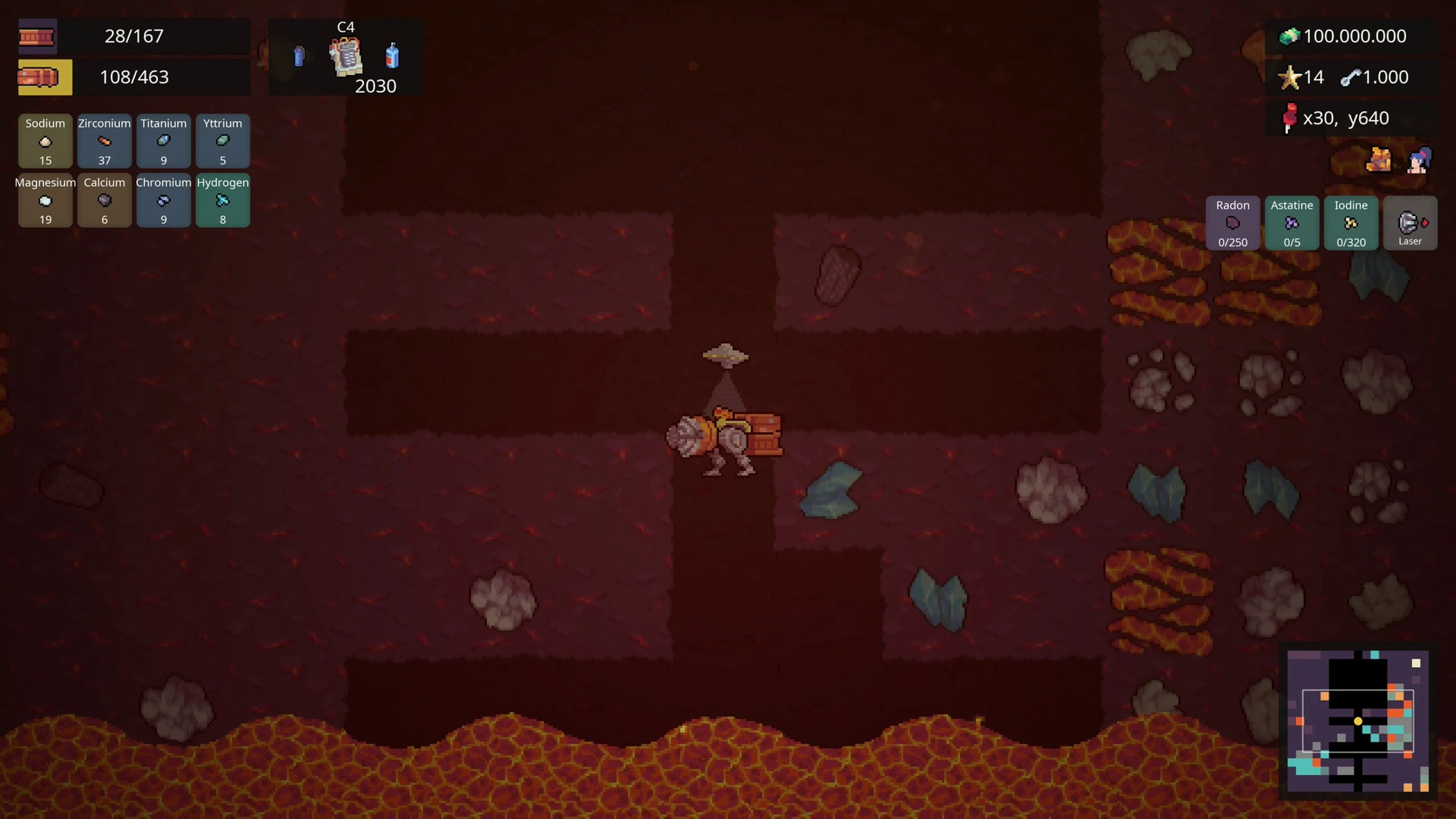Click the green gem currency icon
The height and width of the screenshot is (819, 1456).
(x=1290, y=36)
